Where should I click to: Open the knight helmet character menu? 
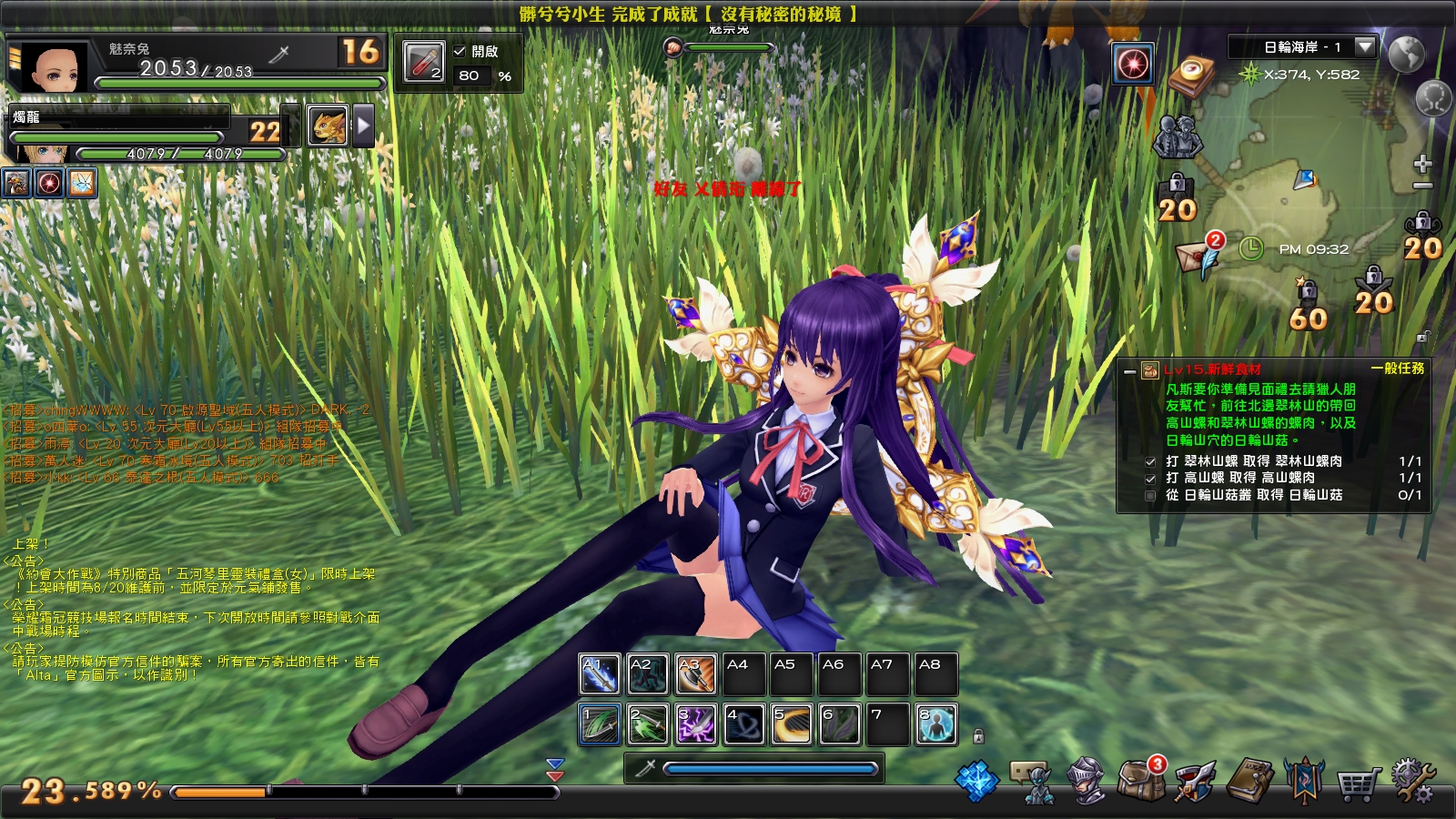tap(1084, 781)
